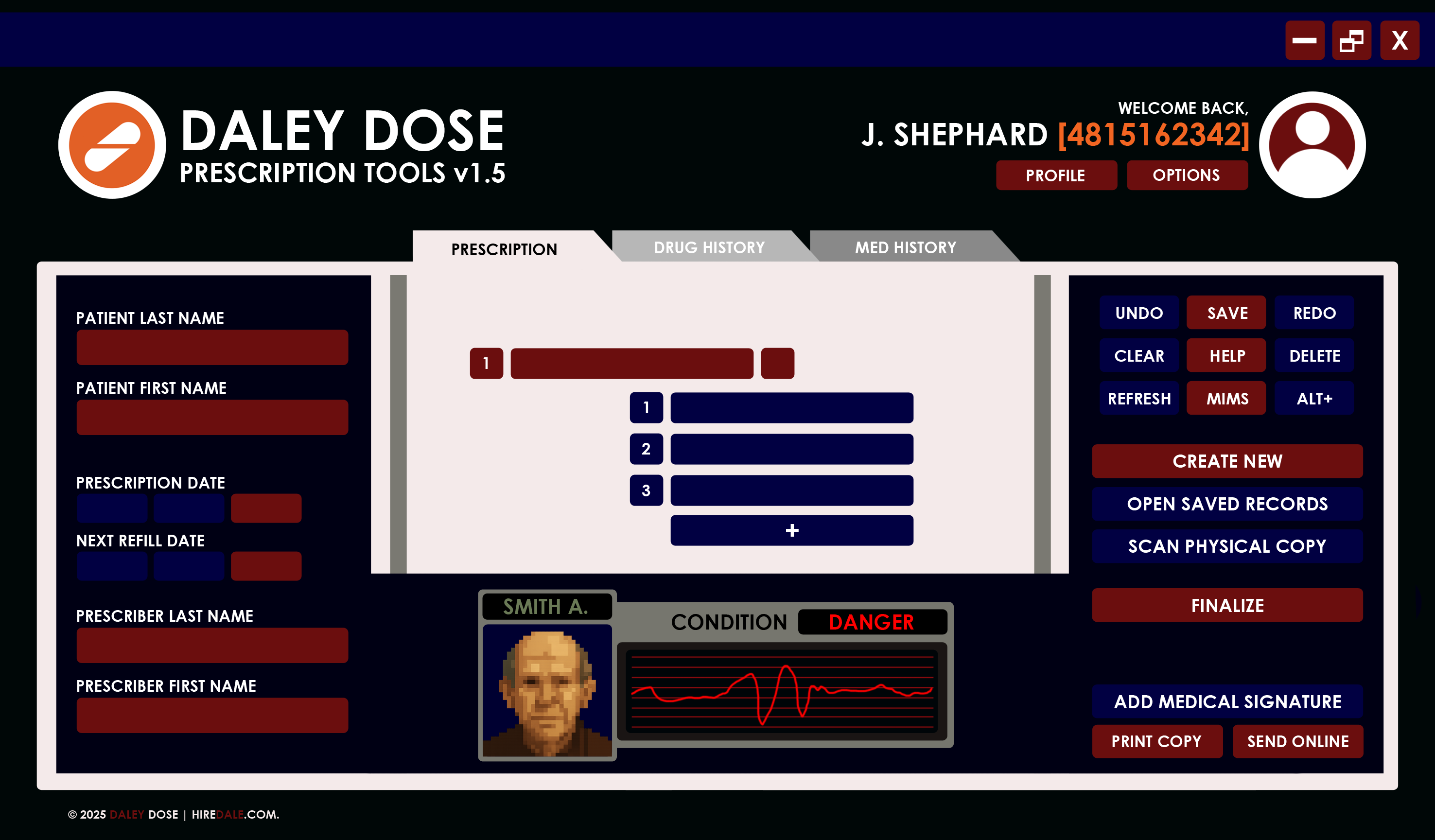Select Print Copy
The height and width of the screenshot is (840, 1435).
tap(1156, 741)
